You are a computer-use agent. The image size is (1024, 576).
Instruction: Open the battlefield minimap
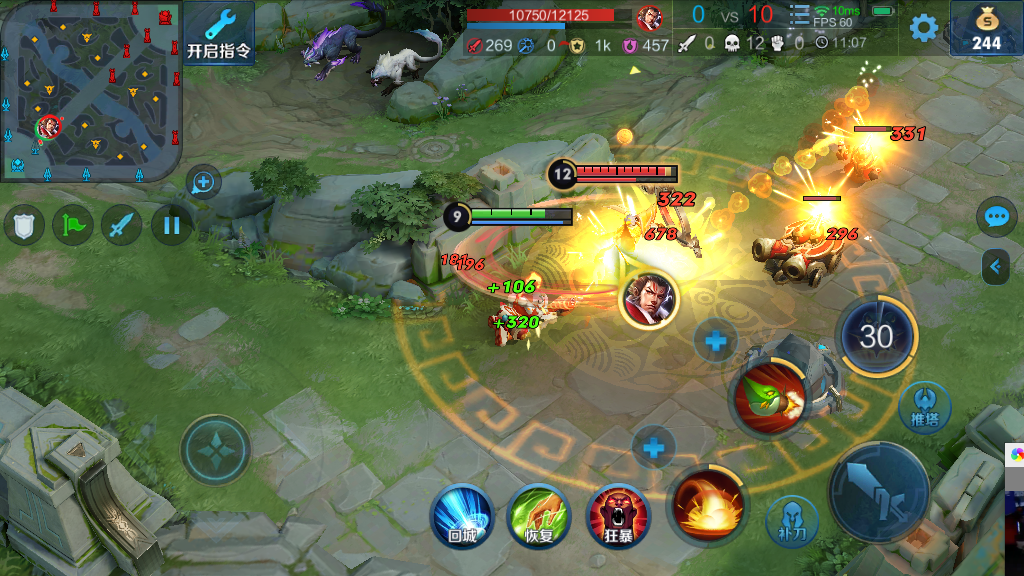click(x=91, y=91)
